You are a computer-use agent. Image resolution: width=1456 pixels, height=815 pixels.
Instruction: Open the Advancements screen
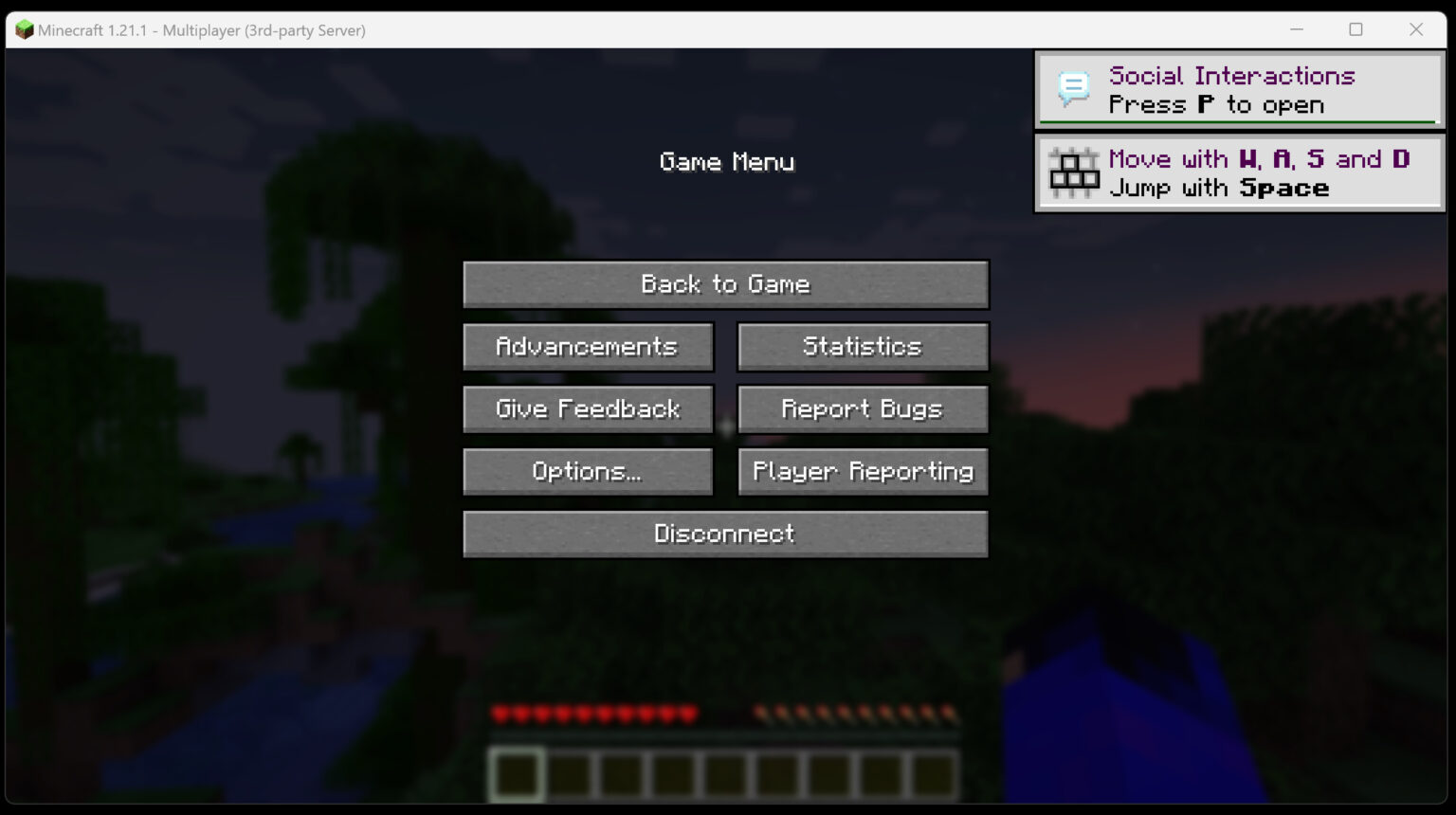(587, 346)
